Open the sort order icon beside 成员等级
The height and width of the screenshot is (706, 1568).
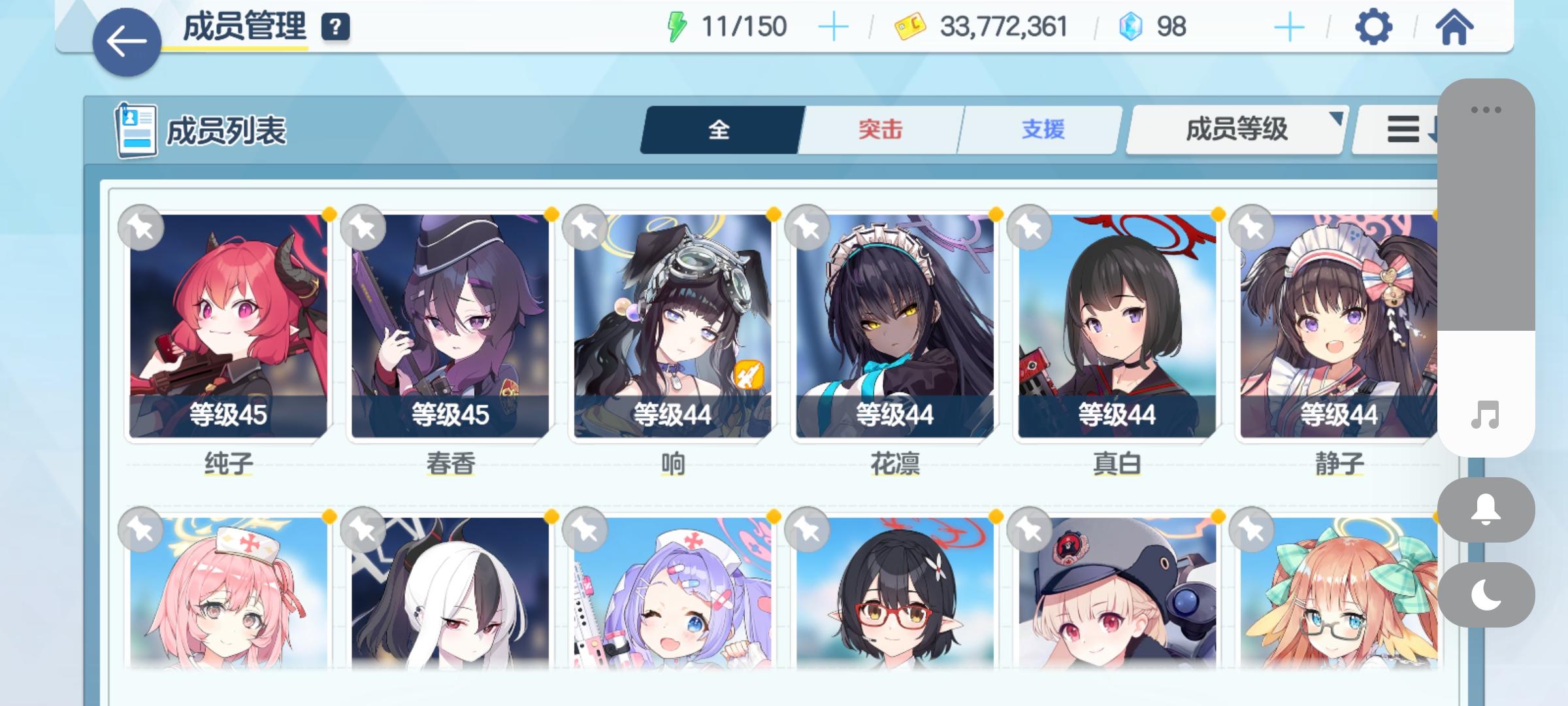pyautogui.click(x=1406, y=129)
